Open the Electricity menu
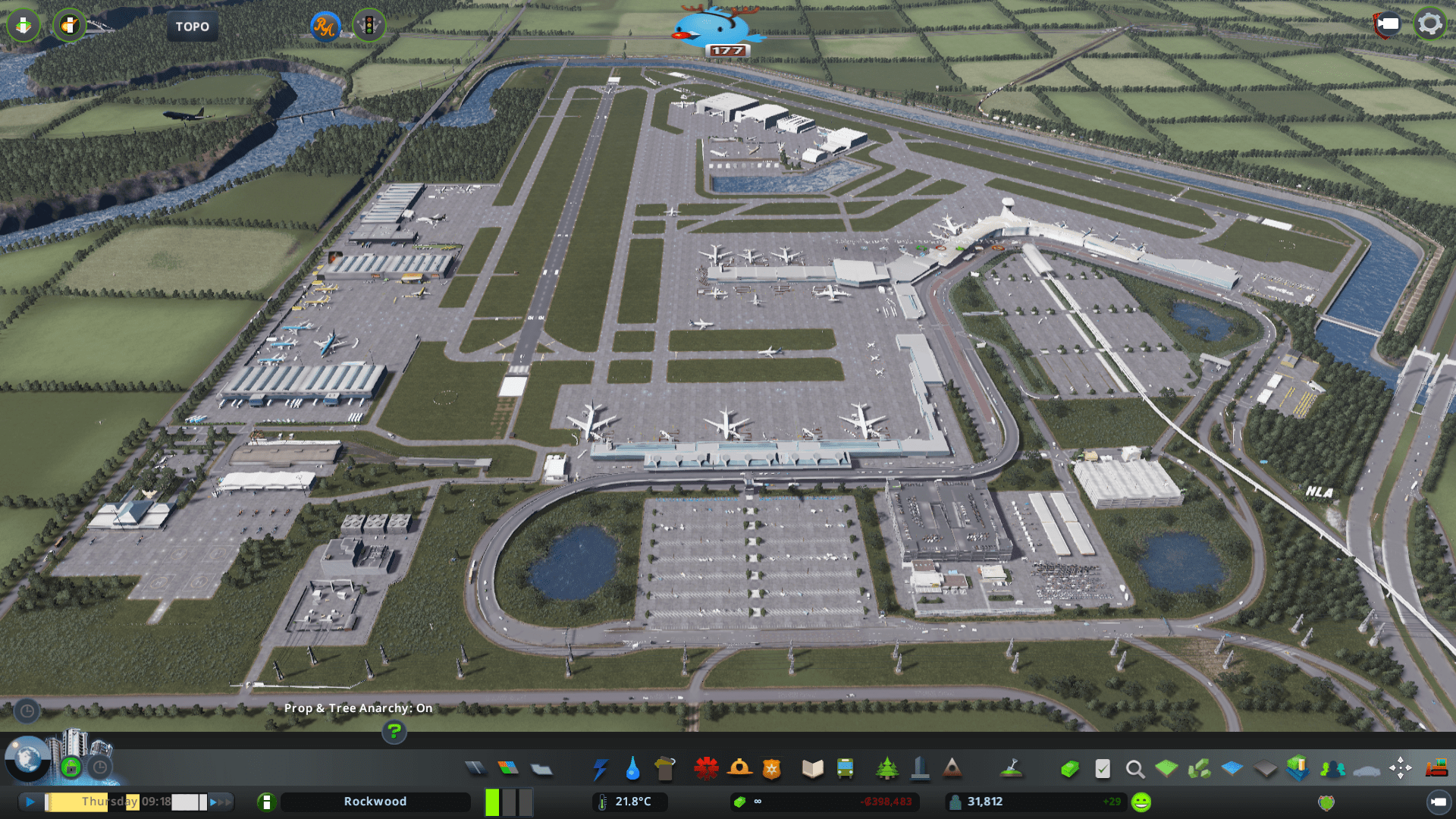The width and height of the screenshot is (1456, 819). tap(601, 767)
